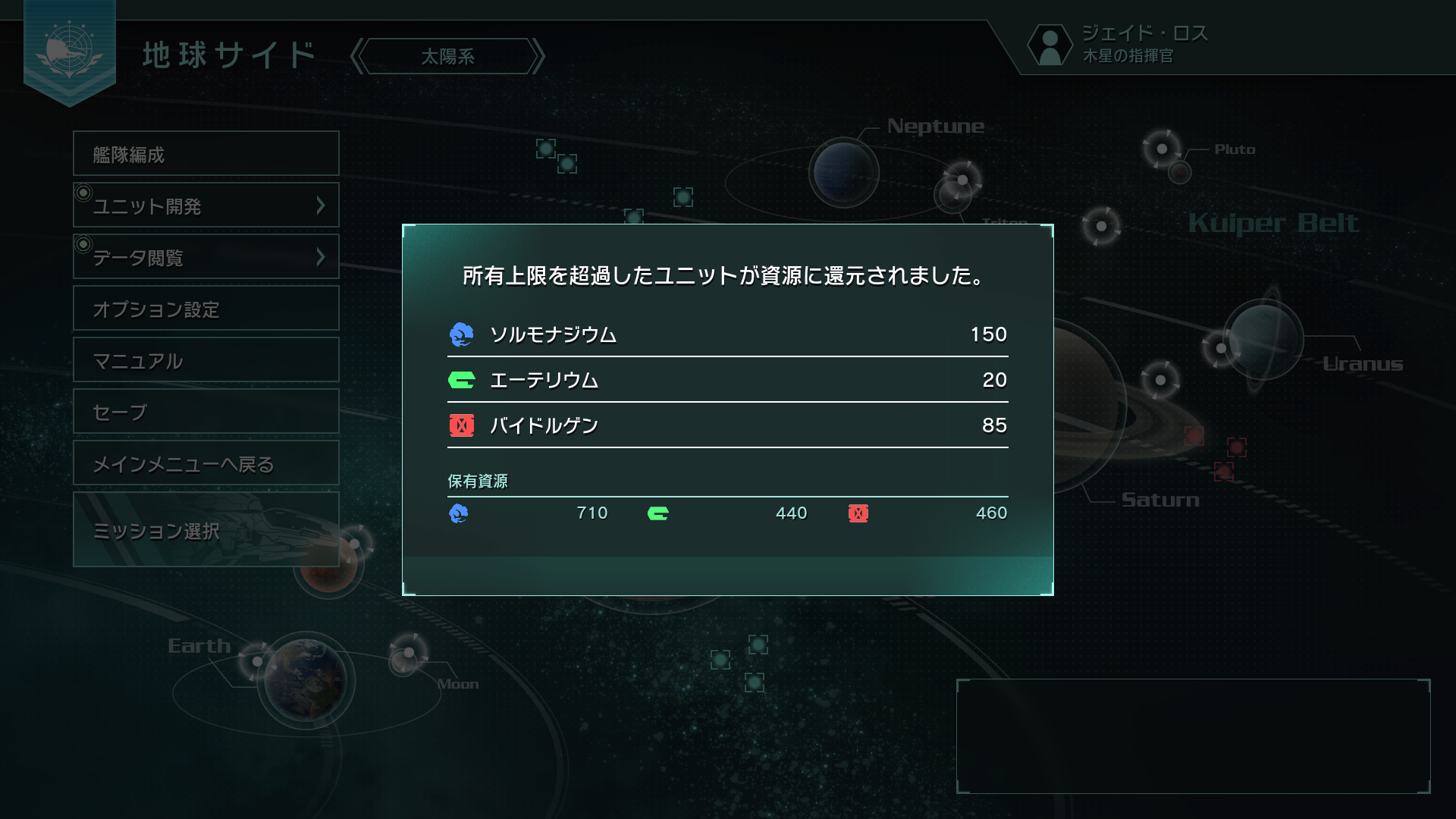Click the divider line under ソルモナジウム 150
Image resolution: width=1456 pixels, height=819 pixels.
click(x=726, y=356)
